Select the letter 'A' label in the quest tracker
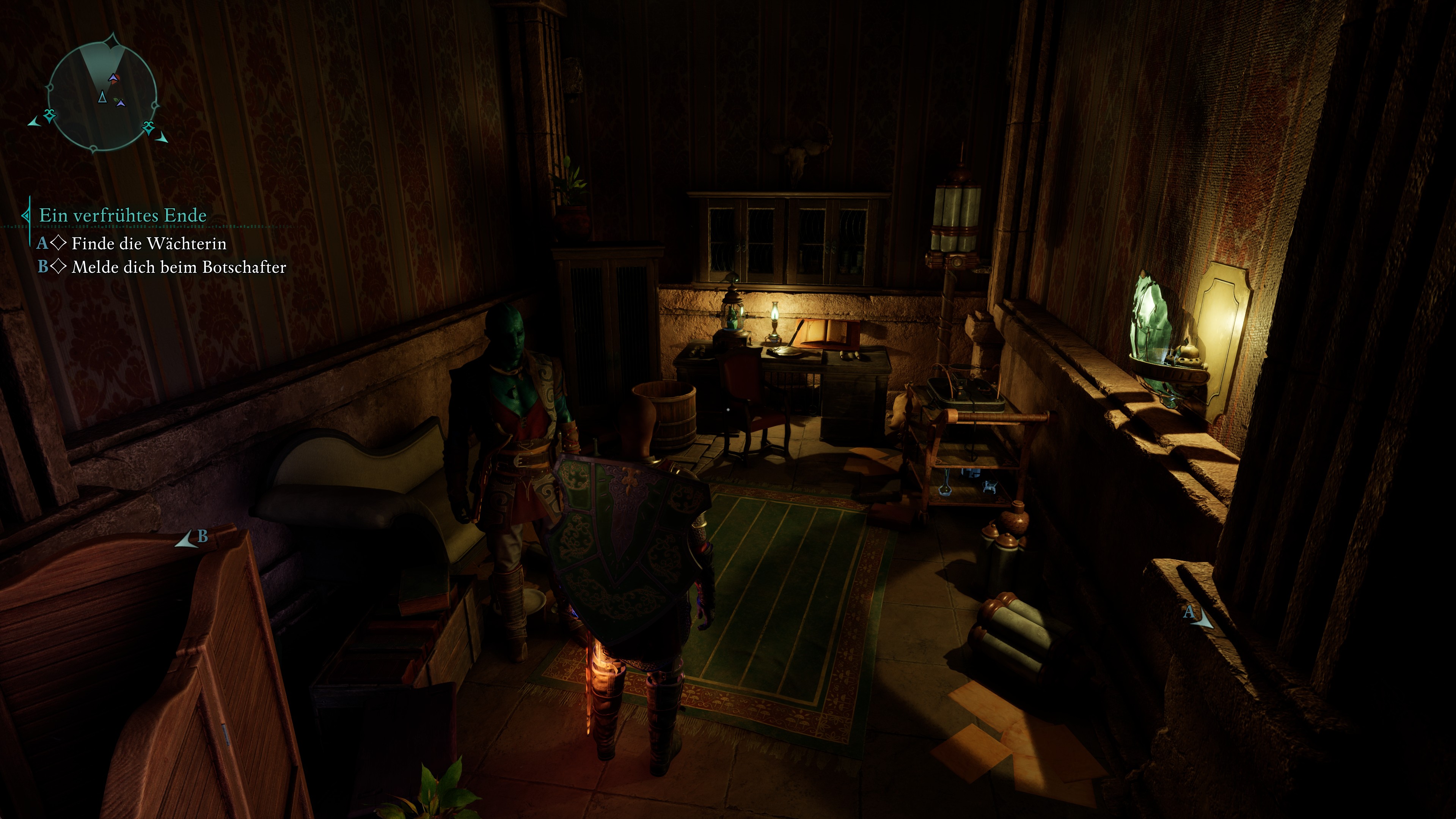Image resolution: width=1456 pixels, height=819 pixels. click(x=43, y=243)
